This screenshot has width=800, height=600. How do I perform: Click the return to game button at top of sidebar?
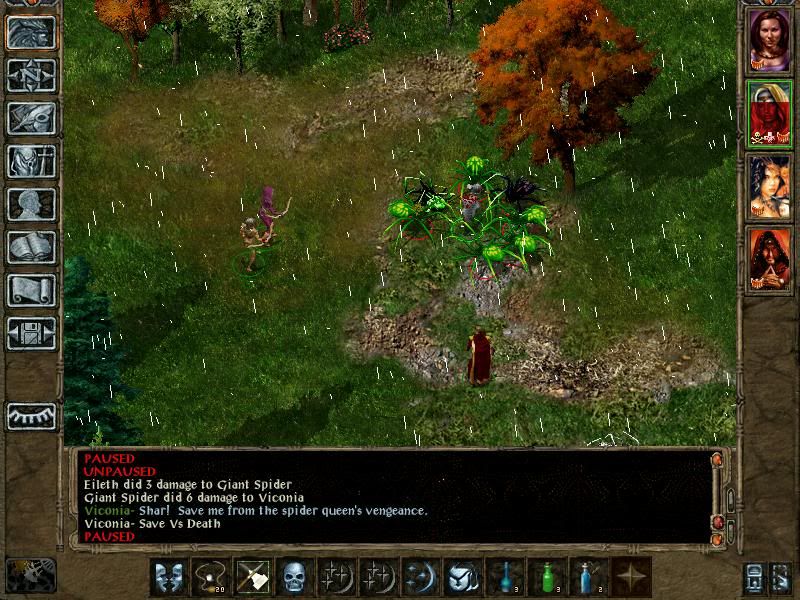pos(31,33)
